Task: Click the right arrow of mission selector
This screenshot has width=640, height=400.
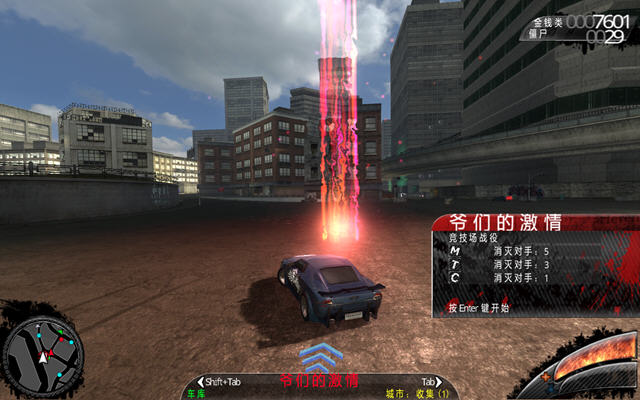Action: pyautogui.click(x=438, y=382)
